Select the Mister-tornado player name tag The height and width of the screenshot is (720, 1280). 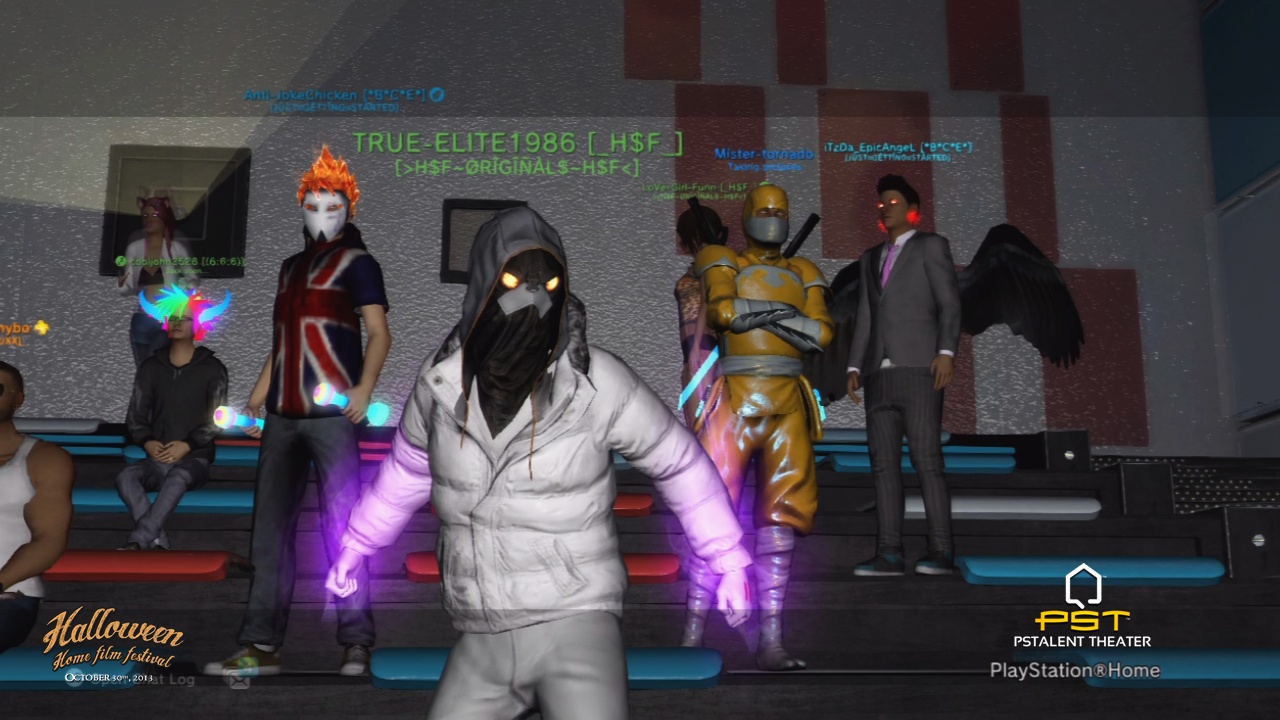763,154
